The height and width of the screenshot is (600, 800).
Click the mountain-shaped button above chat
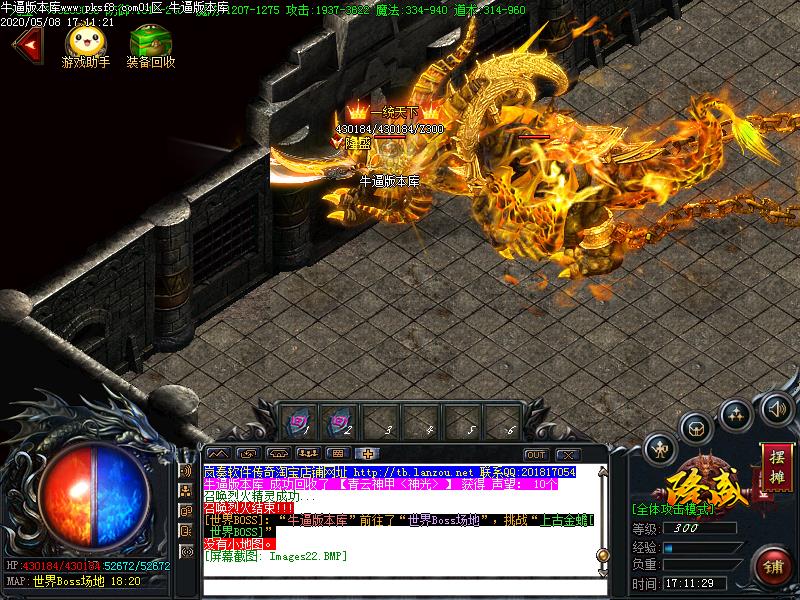point(217,455)
